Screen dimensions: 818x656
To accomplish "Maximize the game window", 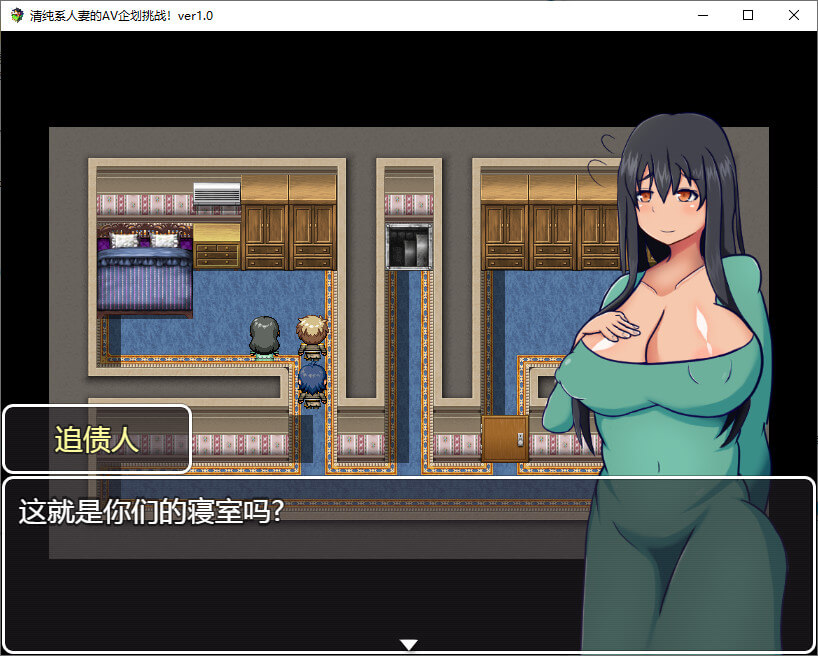I will pos(748,15).
